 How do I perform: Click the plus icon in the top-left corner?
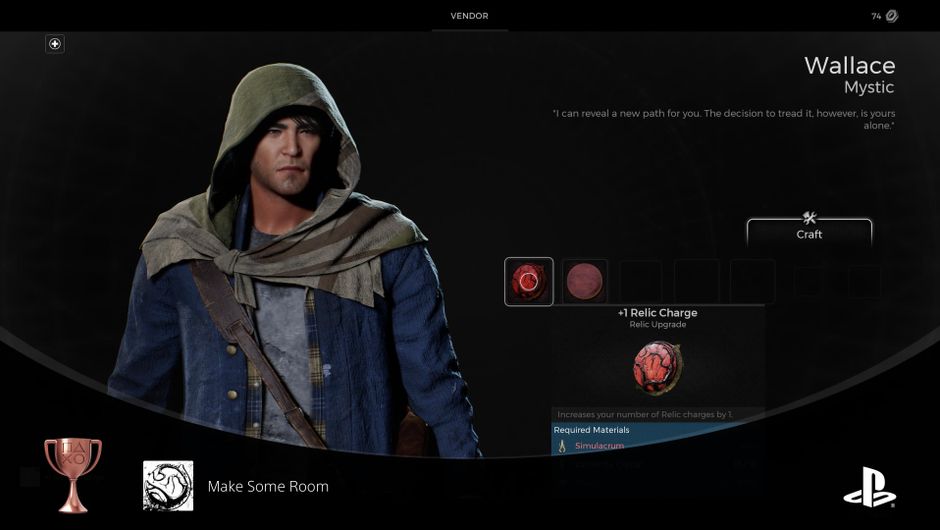click(55, 44)
